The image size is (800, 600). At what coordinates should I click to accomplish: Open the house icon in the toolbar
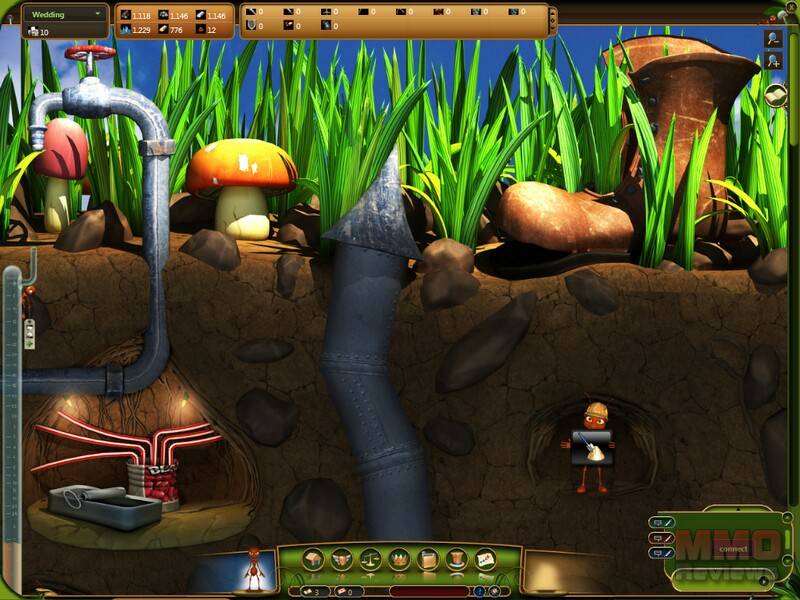(x=312, y=560)
